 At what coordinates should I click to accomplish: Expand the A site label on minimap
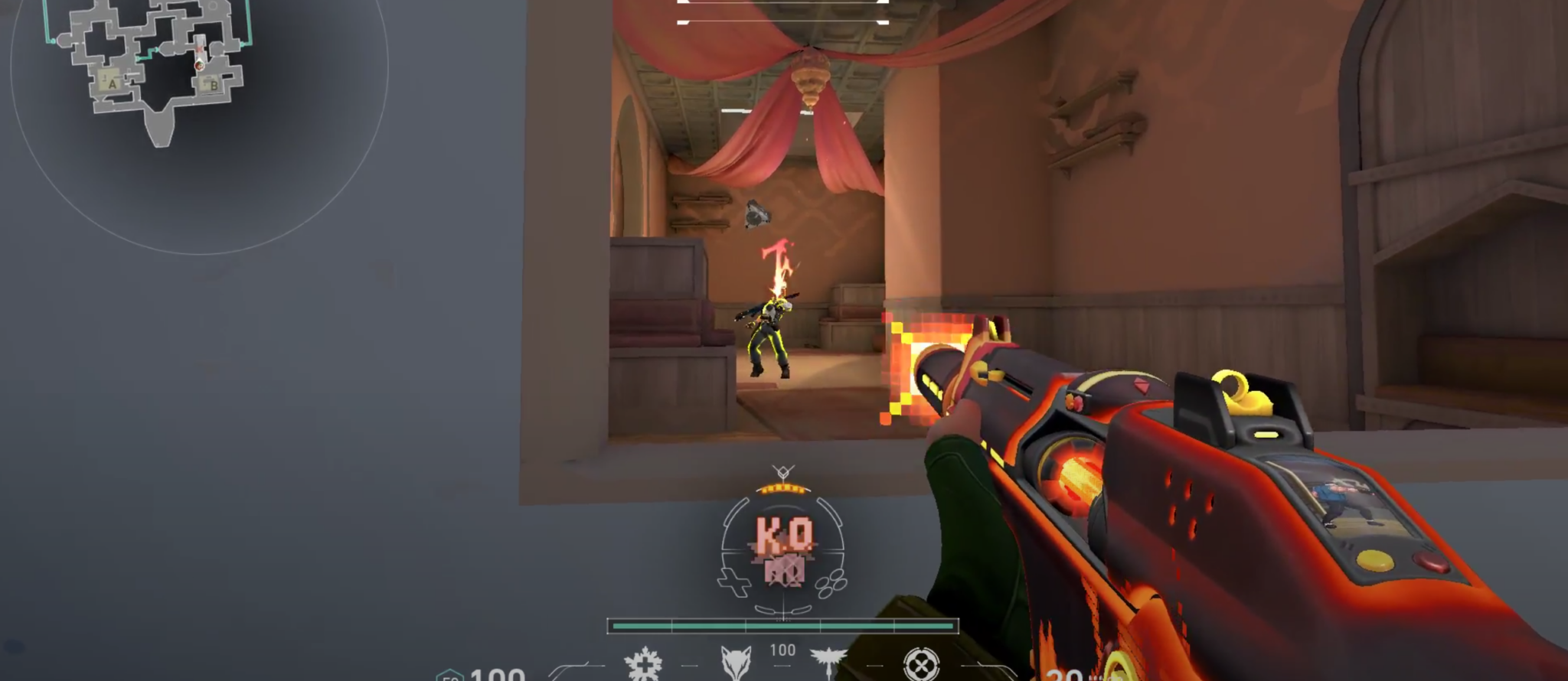click(113, 84)
